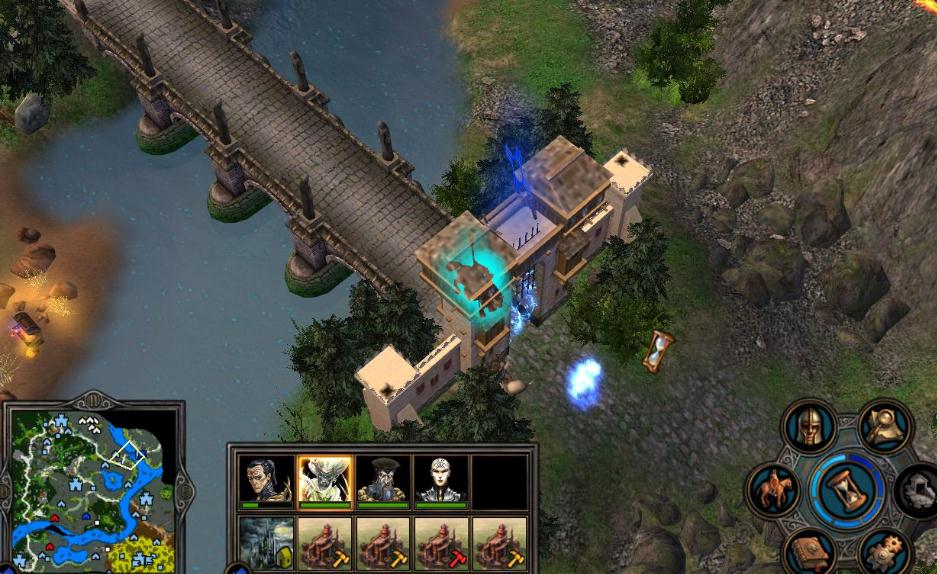
Task: Pick the bald pale-faced hero portrait
Action: [441, 482]
